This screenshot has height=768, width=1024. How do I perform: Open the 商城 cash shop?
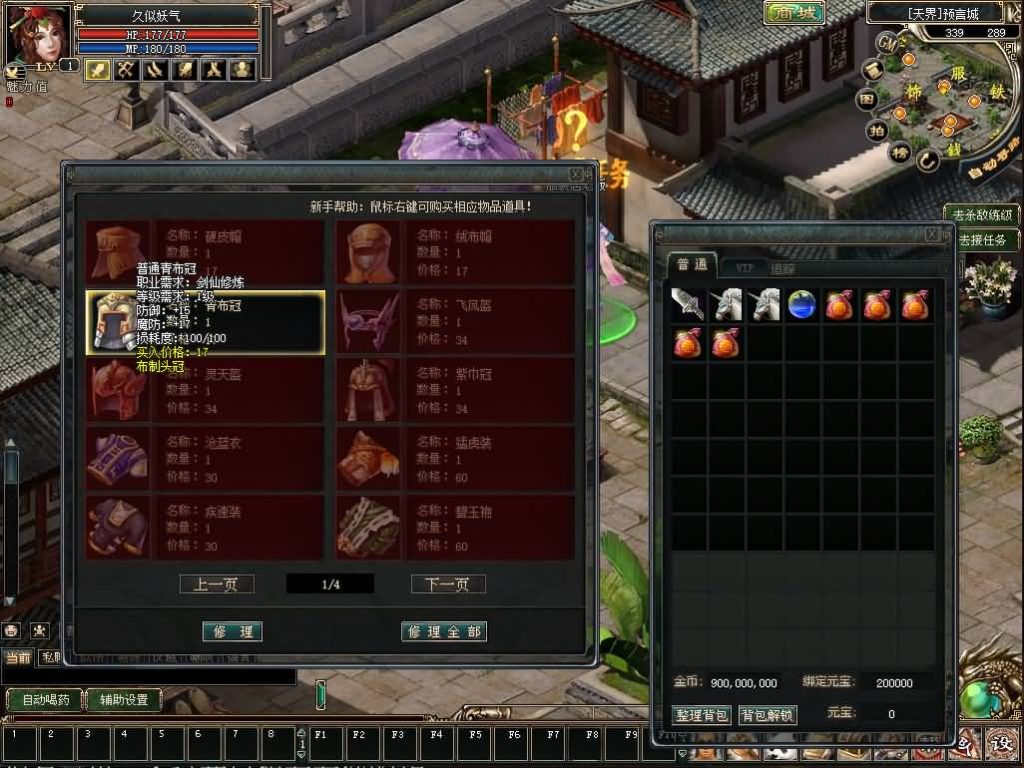pyautogui.click(x=793, y=13)
